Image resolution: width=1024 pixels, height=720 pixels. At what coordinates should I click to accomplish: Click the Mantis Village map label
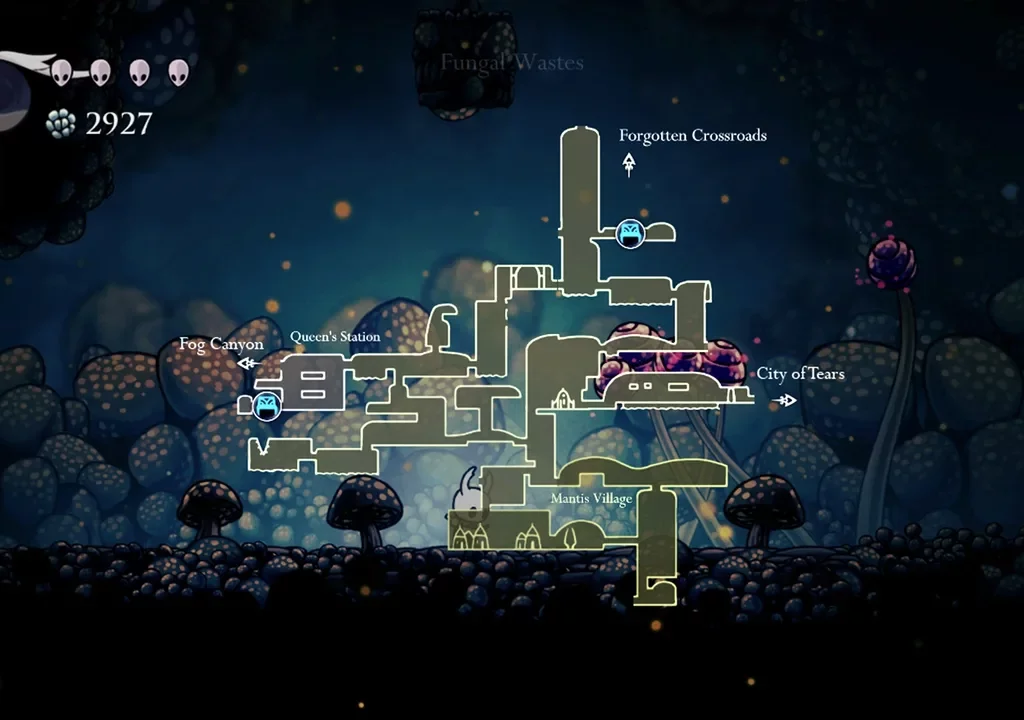591,498
